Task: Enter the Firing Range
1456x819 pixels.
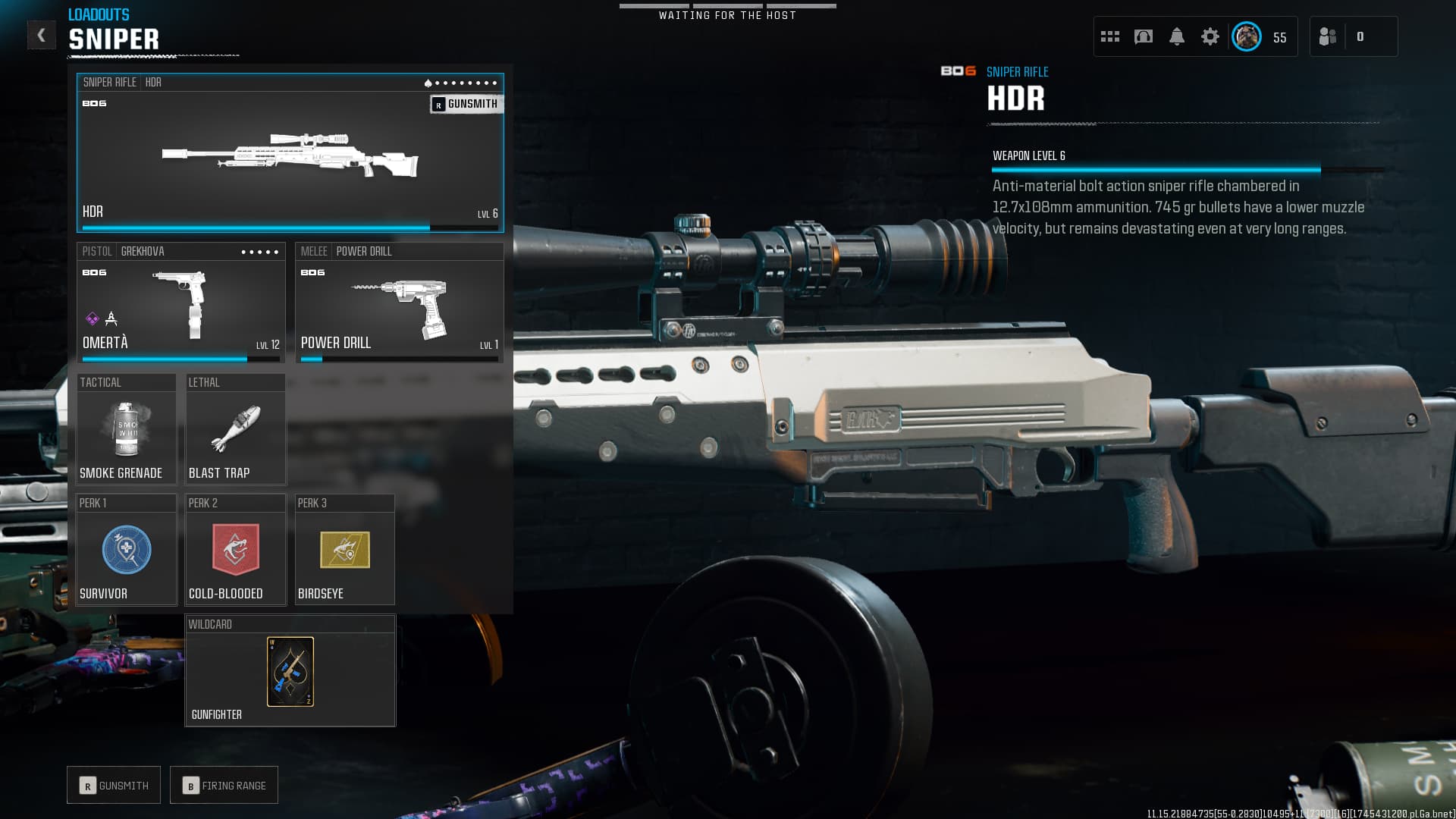Action: [x=224, y=785]
